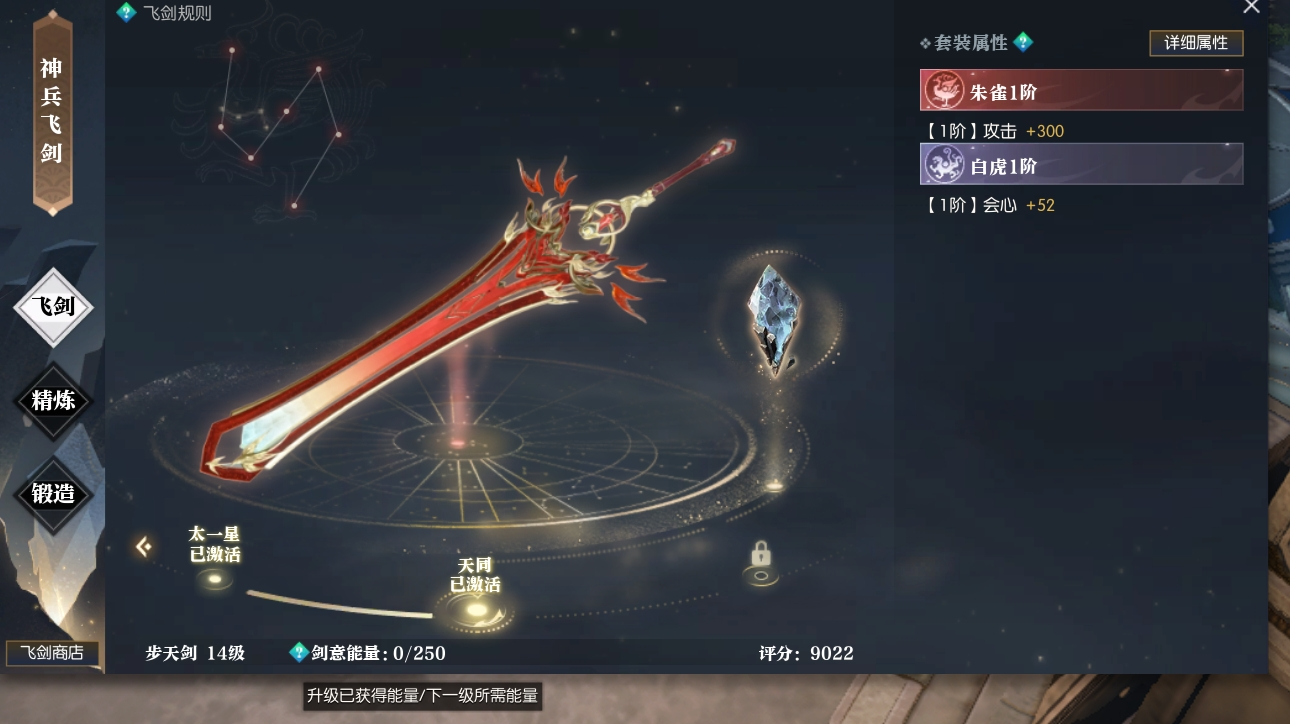Go to previous sword with left arrow
This screenshot has width=1290, height=724.
click(x=143, y=546)
